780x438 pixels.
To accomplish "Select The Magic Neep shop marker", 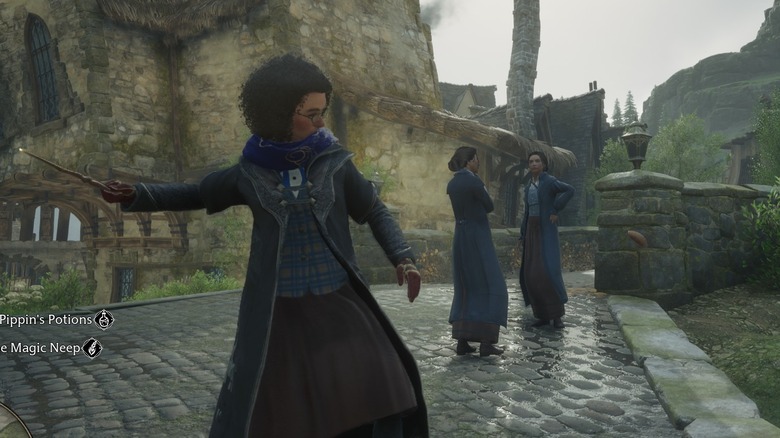I will click(x=92, y=348).
